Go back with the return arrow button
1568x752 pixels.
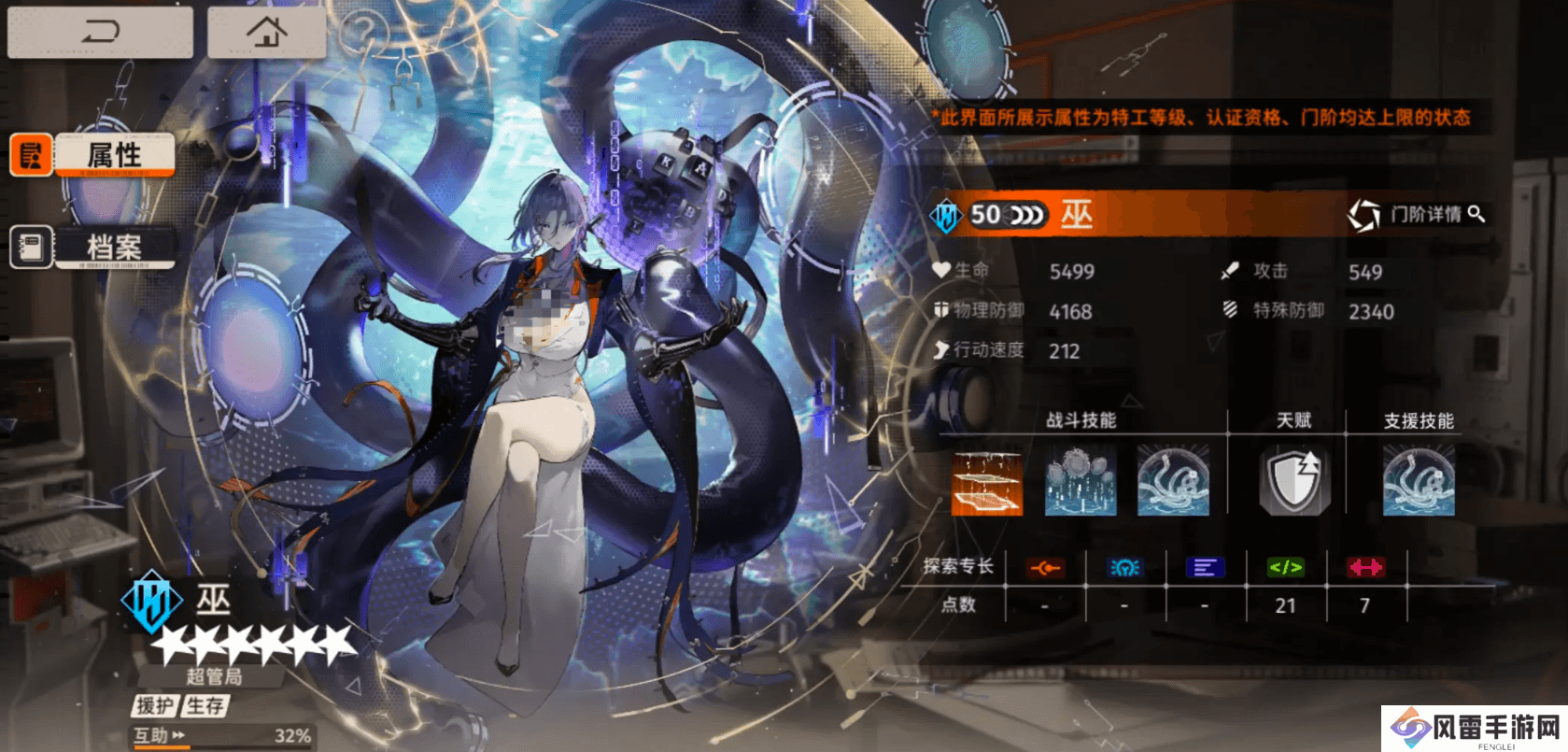pyautogui.click(x=100, y=33)
